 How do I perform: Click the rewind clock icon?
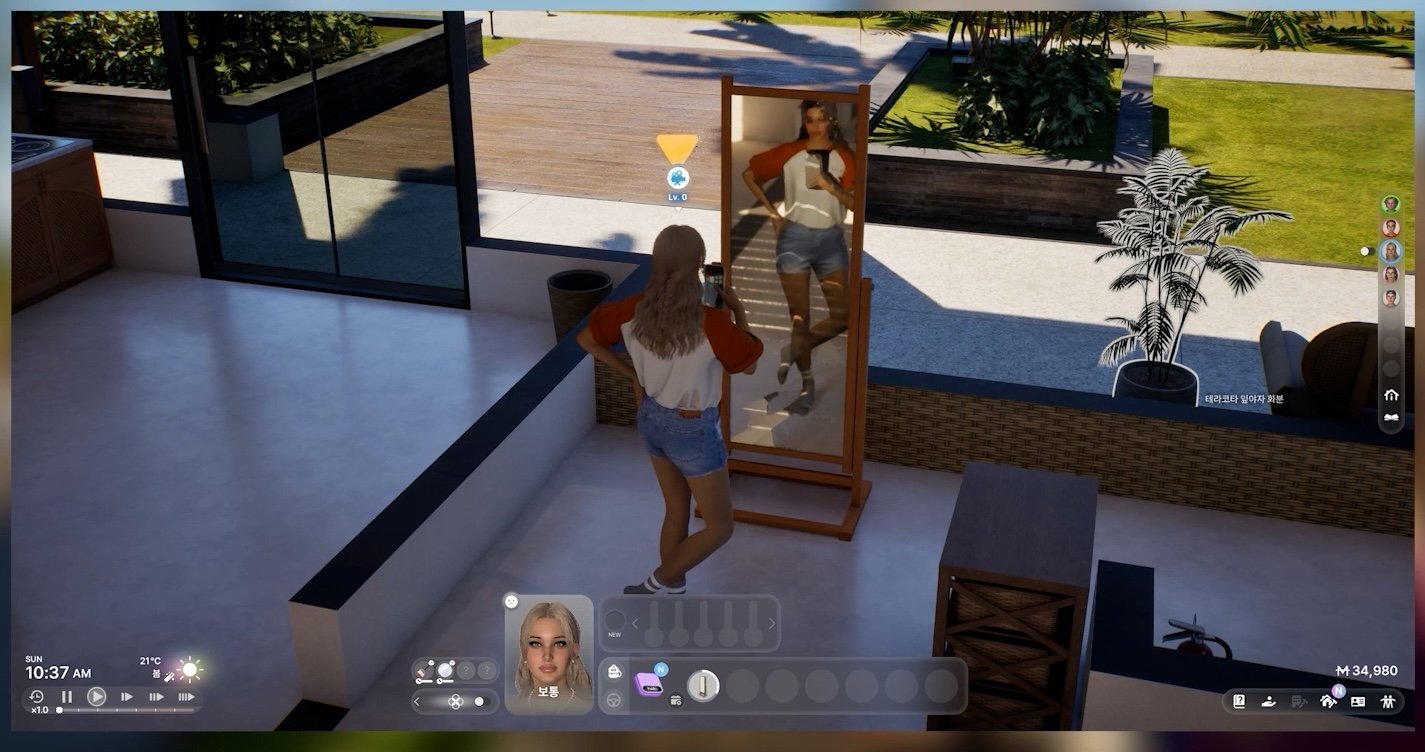[x=37, y=697]
